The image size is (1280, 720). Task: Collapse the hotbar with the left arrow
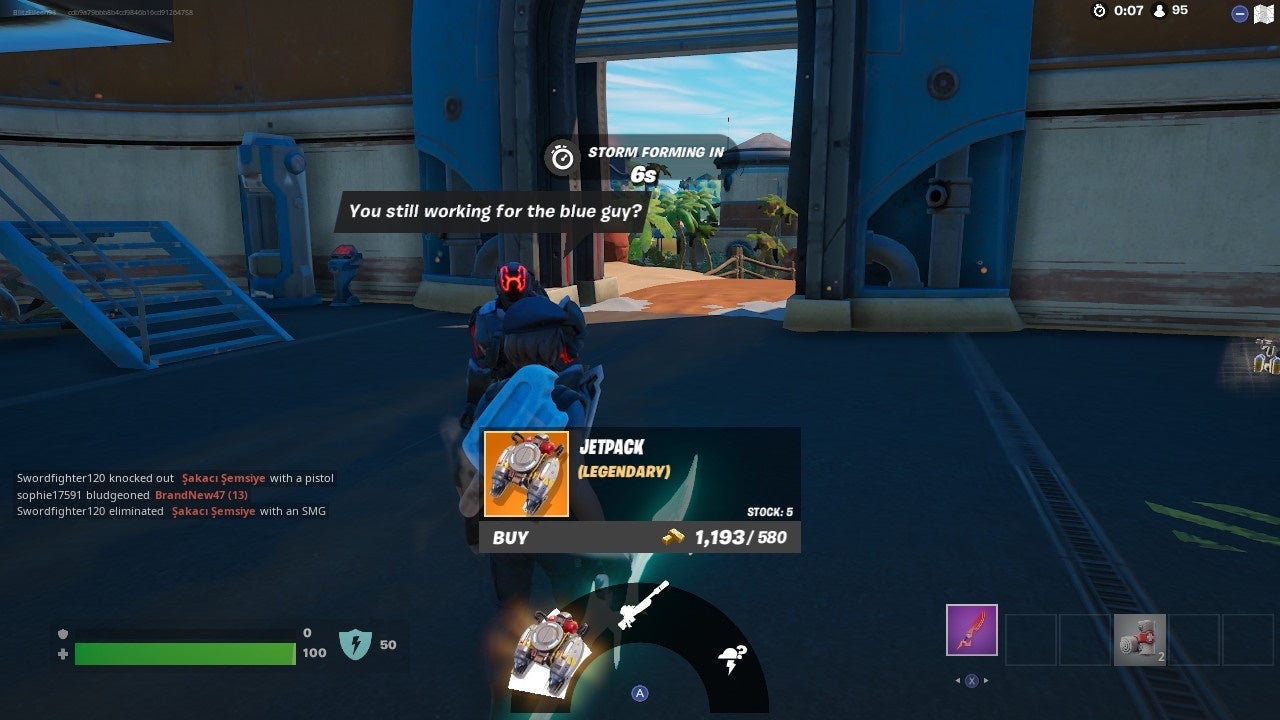pyautogui.click(x=957, y=680)
